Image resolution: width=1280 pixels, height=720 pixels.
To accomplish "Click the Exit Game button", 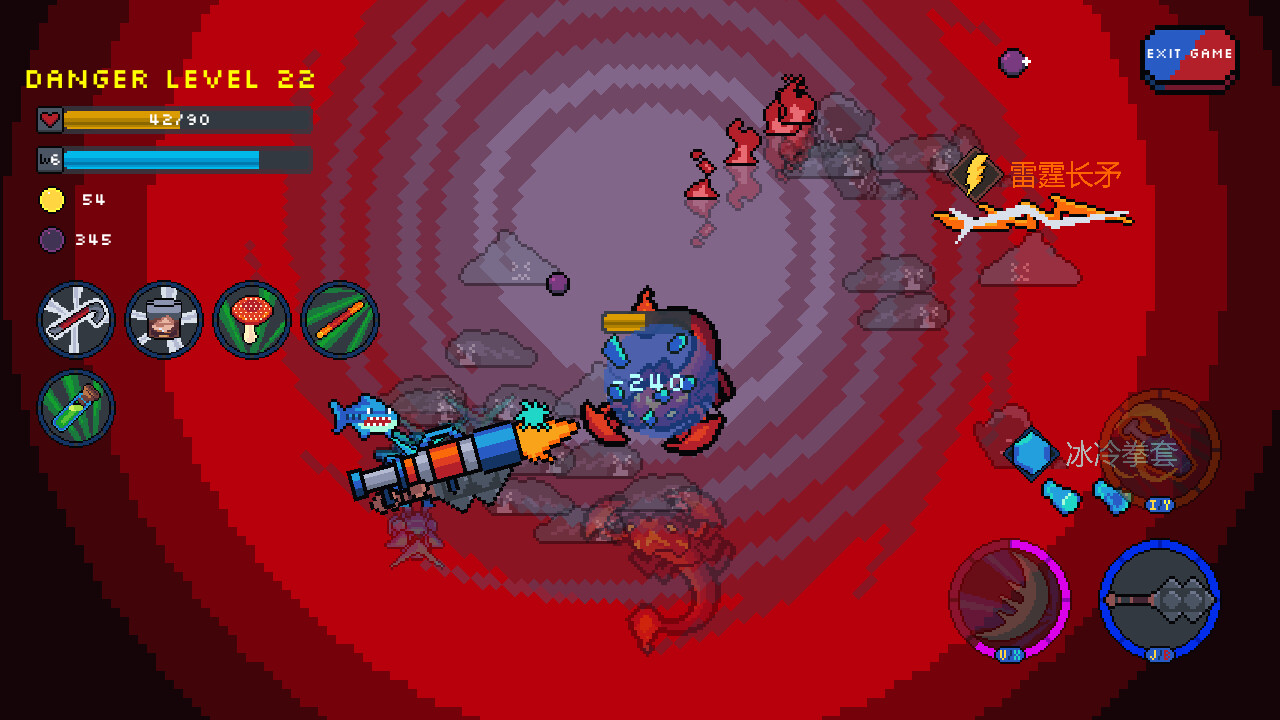I will click(1190, 54).
